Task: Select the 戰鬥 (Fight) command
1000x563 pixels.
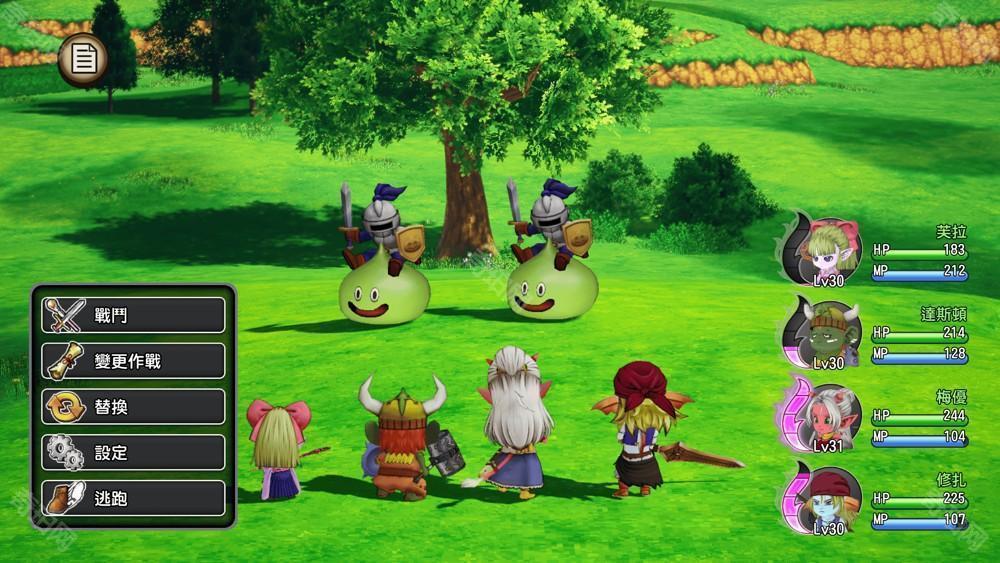Action: [133, 315]
